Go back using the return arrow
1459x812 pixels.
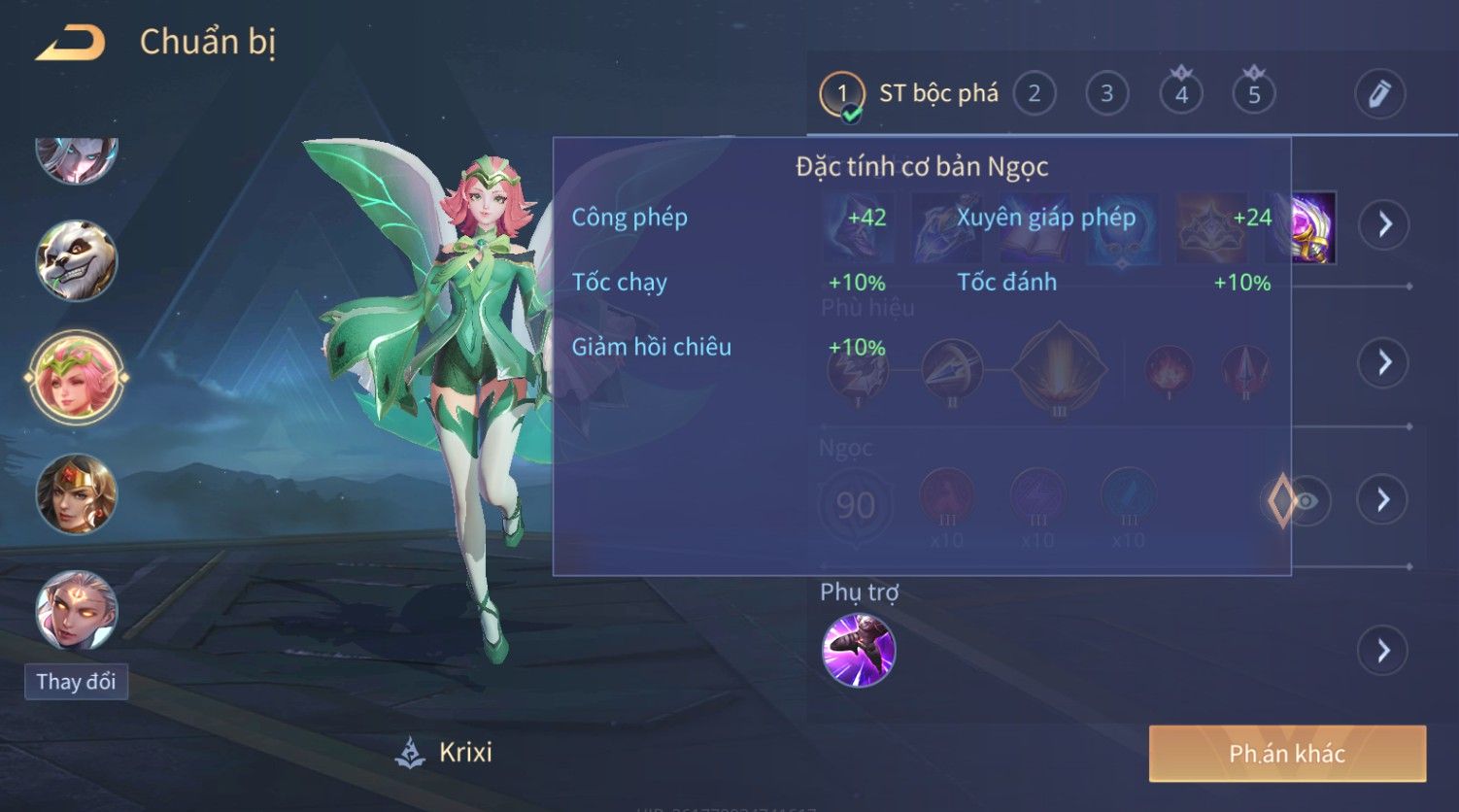click(70, 44)
